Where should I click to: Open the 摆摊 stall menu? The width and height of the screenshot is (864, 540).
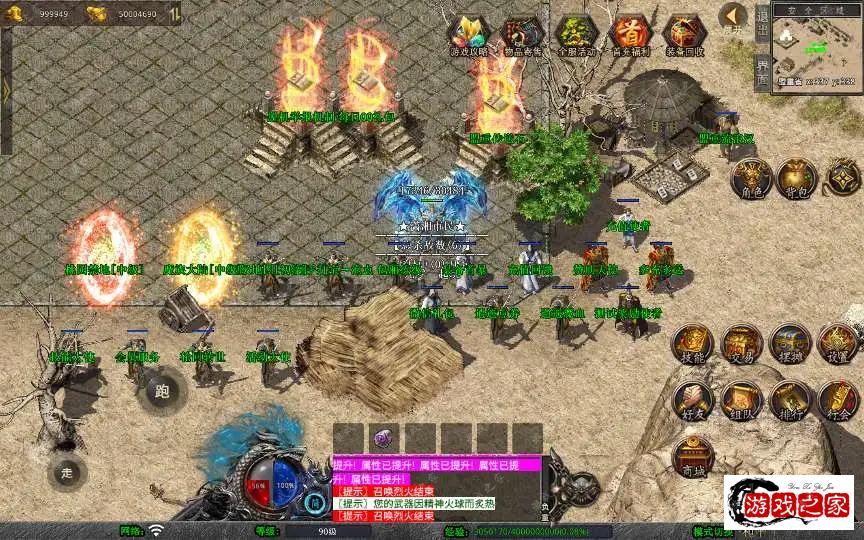click(x=790, y=344)
